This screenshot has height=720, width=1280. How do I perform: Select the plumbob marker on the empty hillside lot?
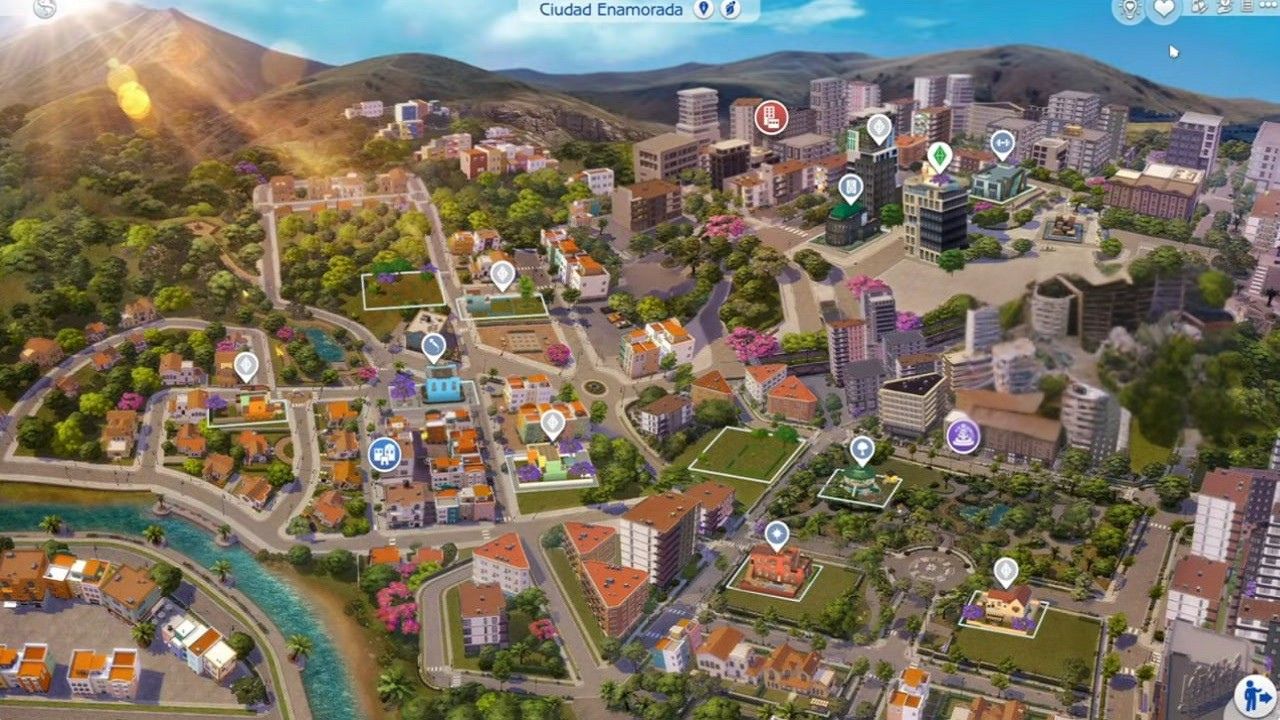502,272
